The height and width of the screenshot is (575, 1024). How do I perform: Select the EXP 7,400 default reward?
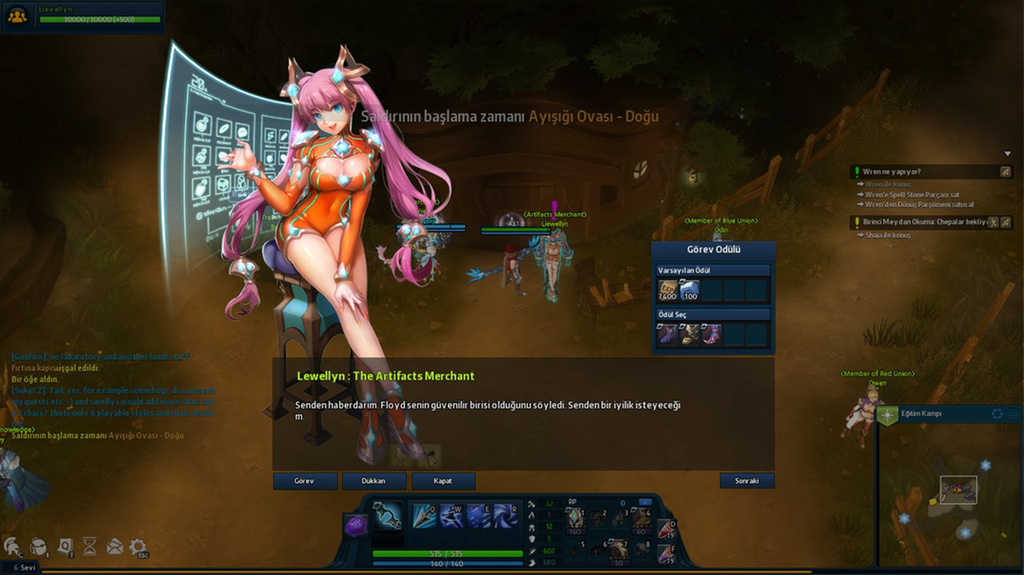coord(666,291)
